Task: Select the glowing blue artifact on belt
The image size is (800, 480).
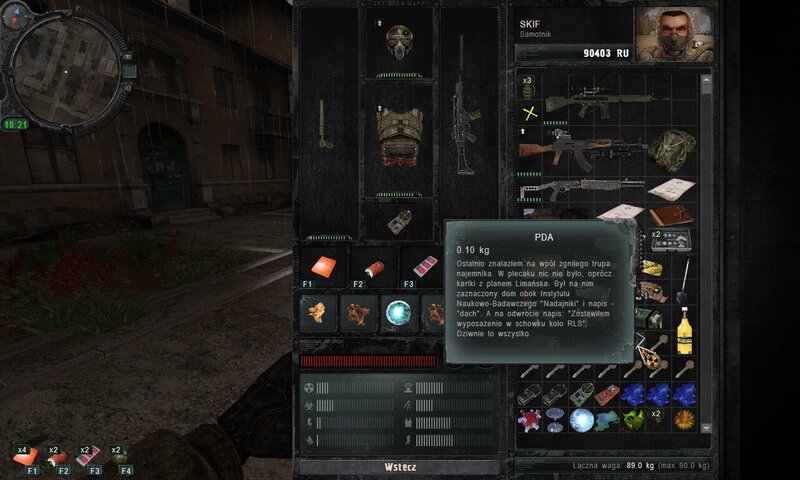Action: point(397,313)
